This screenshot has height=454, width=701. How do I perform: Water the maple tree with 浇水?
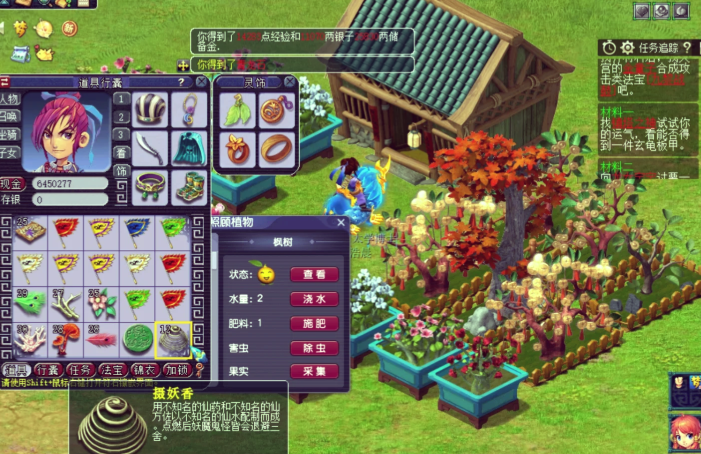point(314,298)
